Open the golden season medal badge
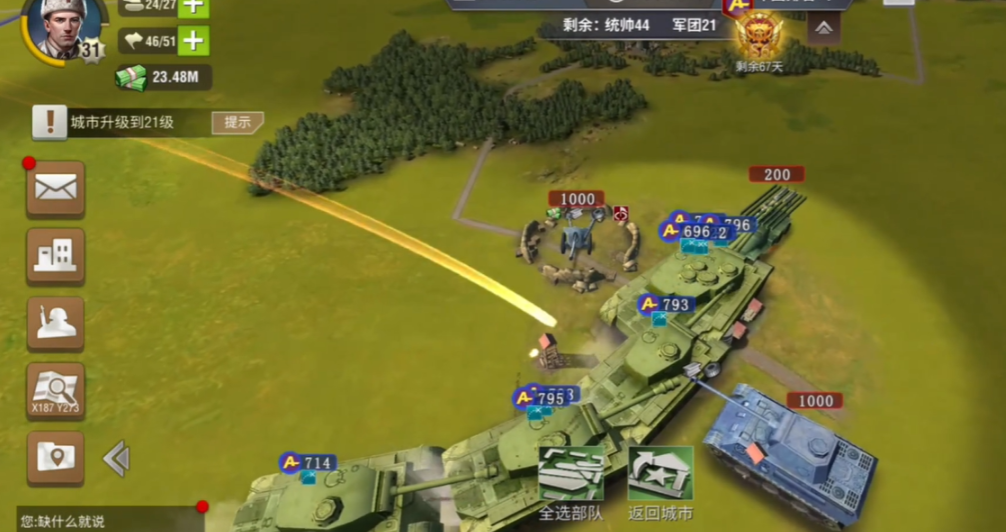This screenshot has width=1006, height=532. (759, 33)
